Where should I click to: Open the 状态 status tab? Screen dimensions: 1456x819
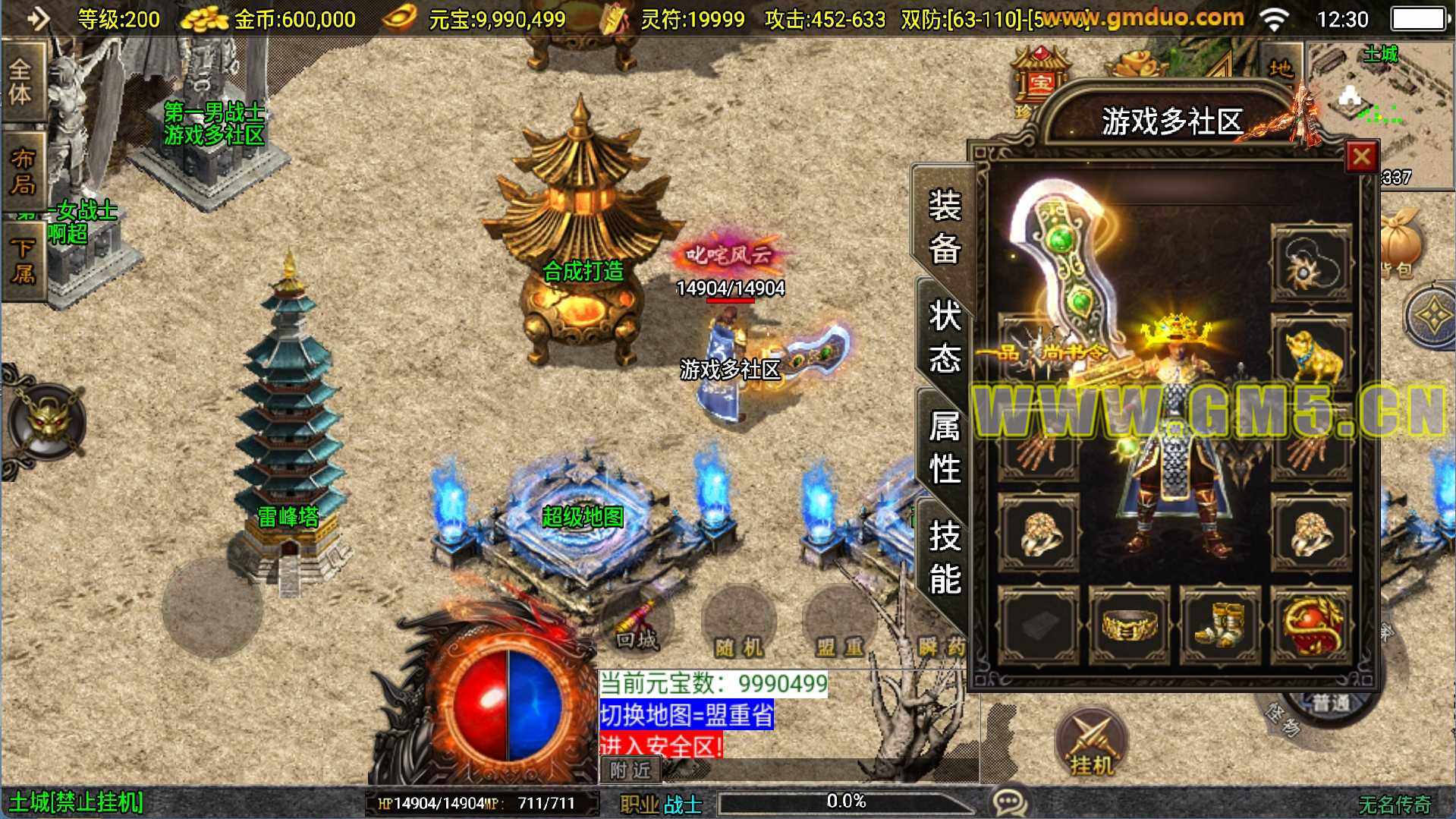pyautogui.click(x=945, y=336)
